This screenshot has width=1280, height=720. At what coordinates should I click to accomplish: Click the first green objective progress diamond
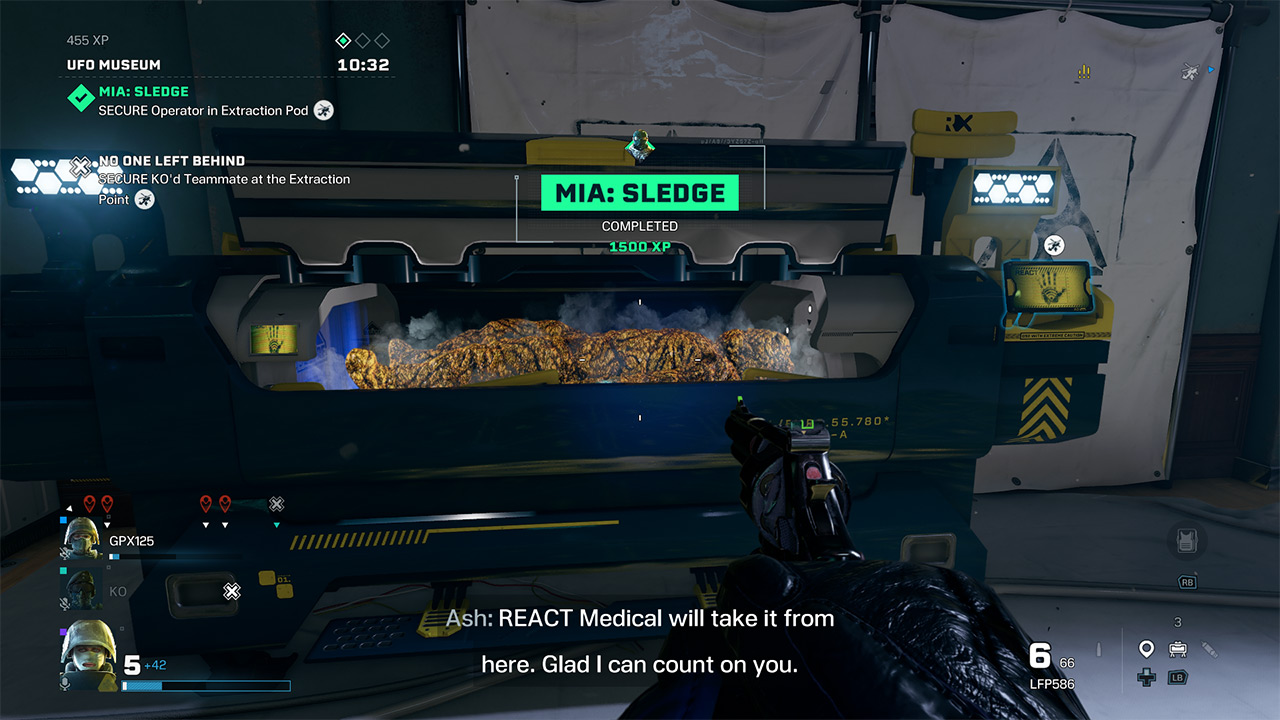343,41
